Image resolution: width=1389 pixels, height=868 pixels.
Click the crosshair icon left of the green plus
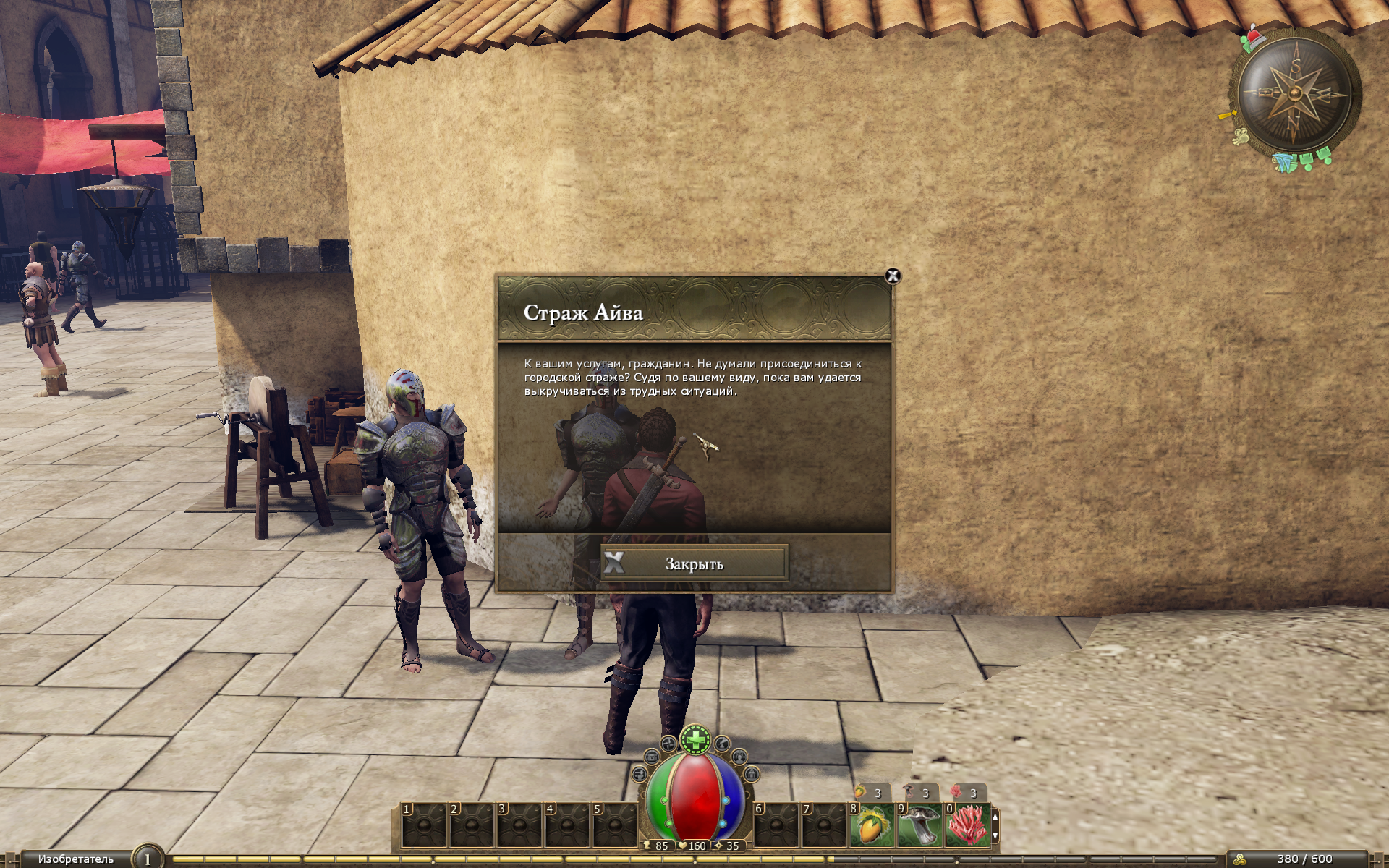click(669, 744)
